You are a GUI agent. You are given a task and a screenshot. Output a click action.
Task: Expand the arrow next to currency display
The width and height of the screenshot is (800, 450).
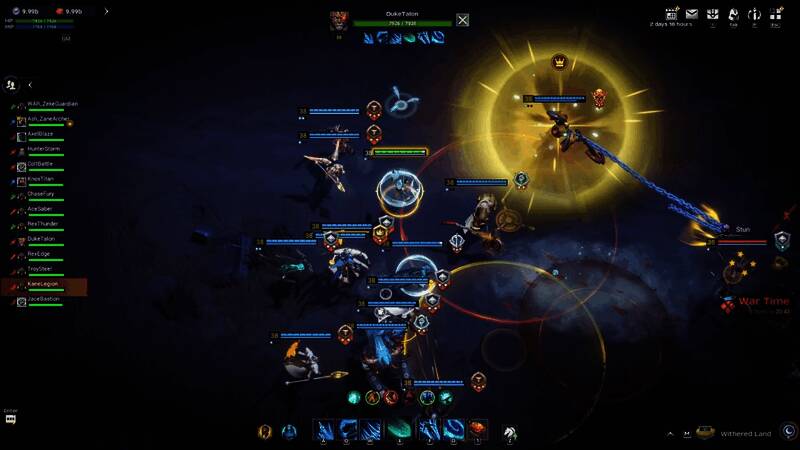(x=106, y=12)
